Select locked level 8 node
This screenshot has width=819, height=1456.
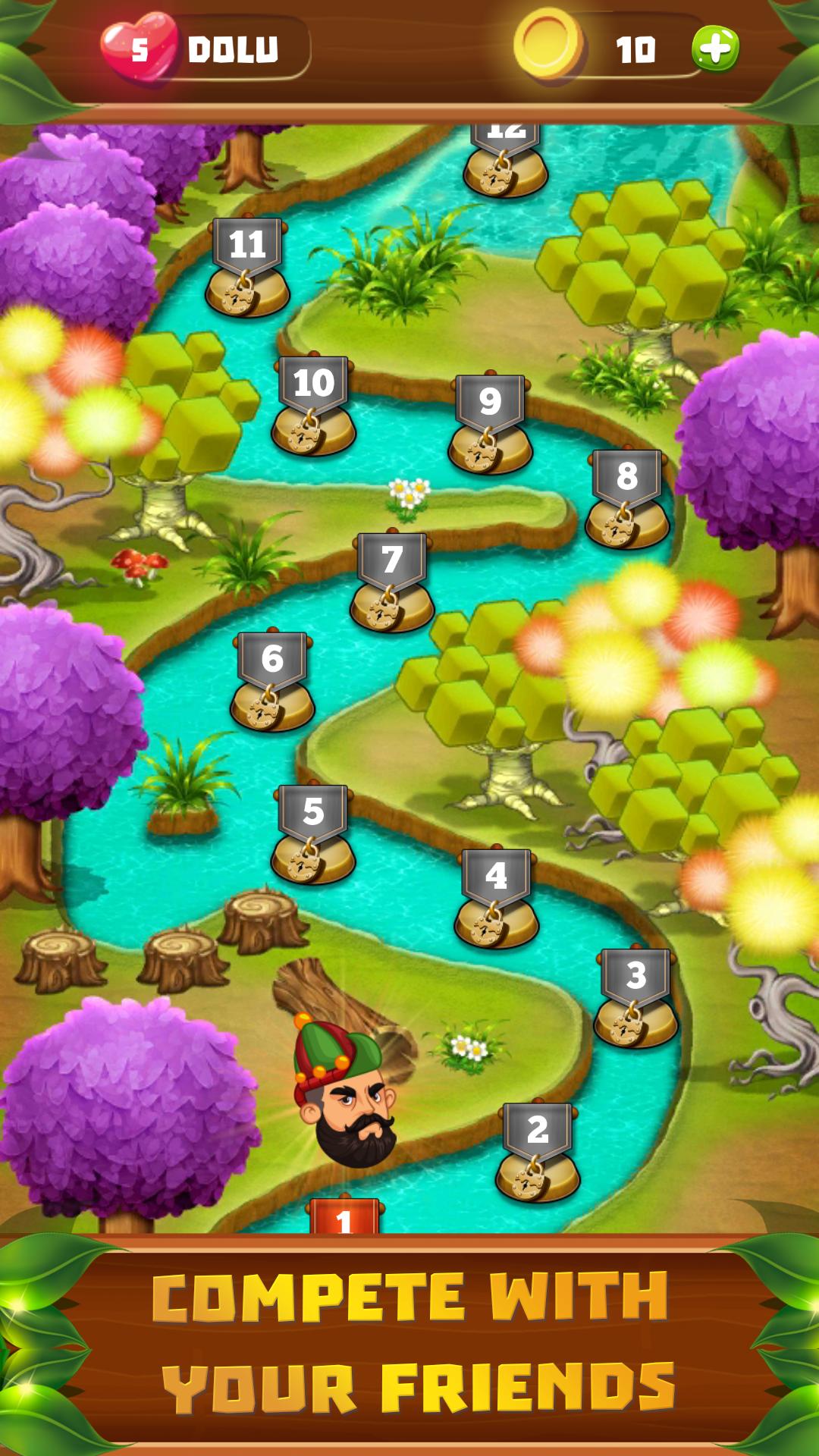pos(627,499)
